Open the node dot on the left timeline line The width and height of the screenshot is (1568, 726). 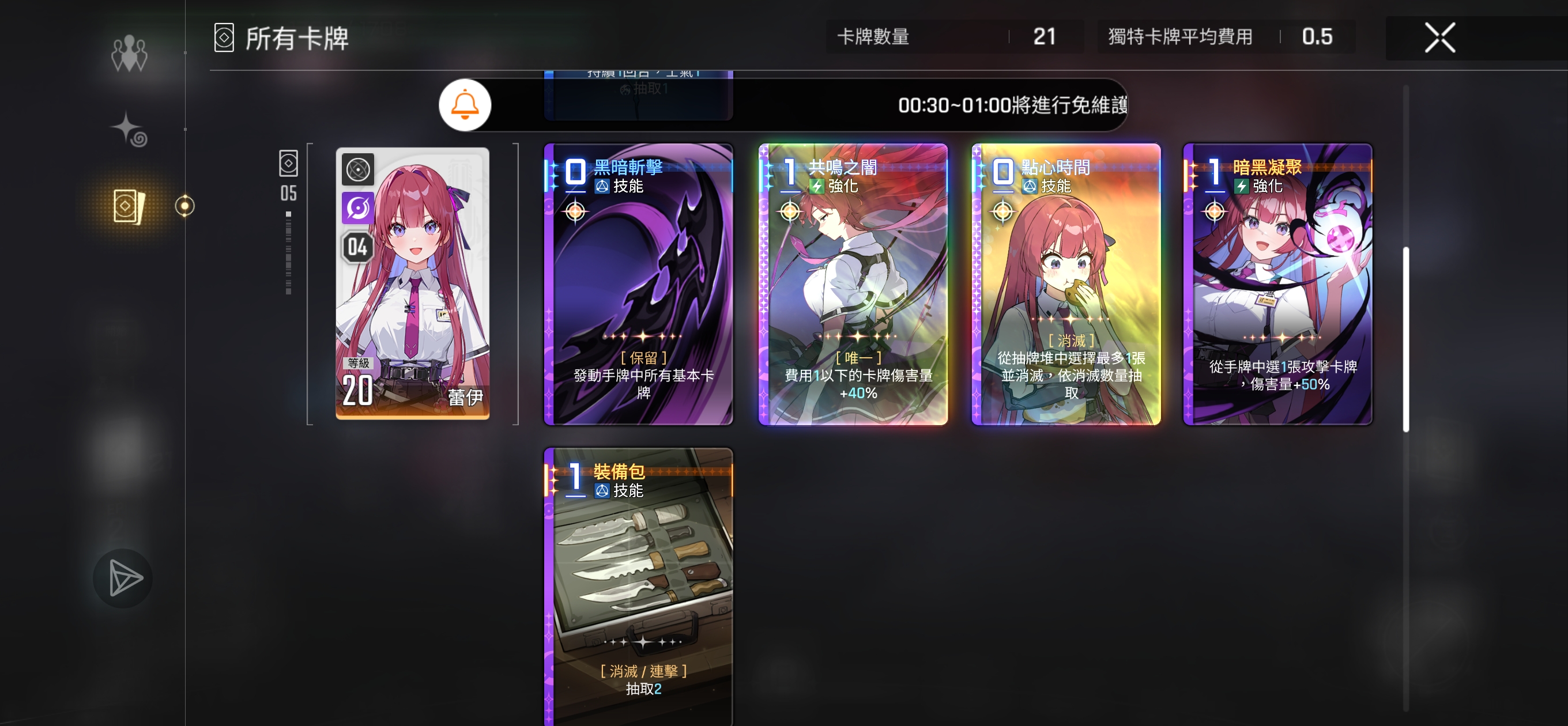(x=184, y=206)
